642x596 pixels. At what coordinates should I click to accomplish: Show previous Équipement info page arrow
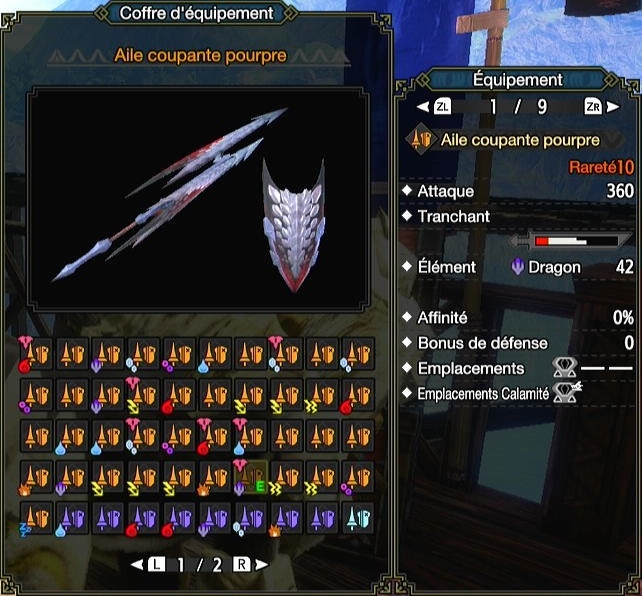421,106
